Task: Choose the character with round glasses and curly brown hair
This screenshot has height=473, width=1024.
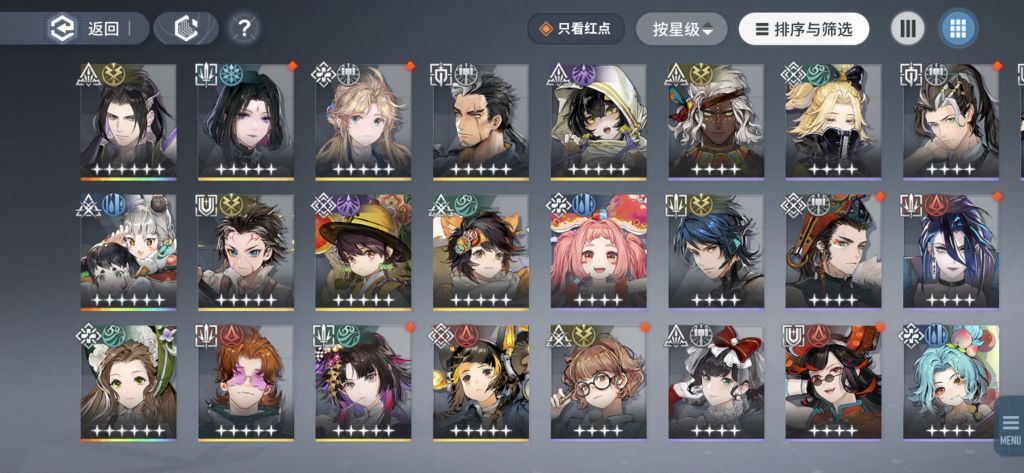Action: [x=598, y=383]
